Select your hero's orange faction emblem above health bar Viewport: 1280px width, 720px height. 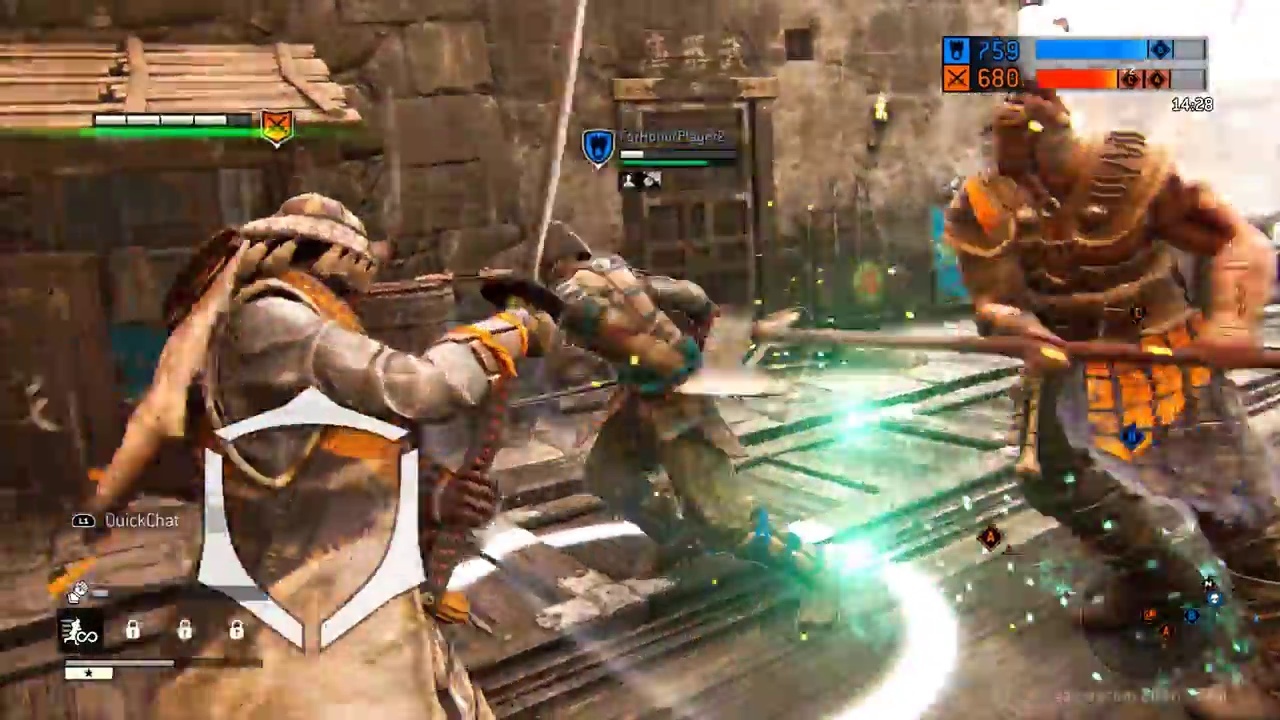[276, 126]
